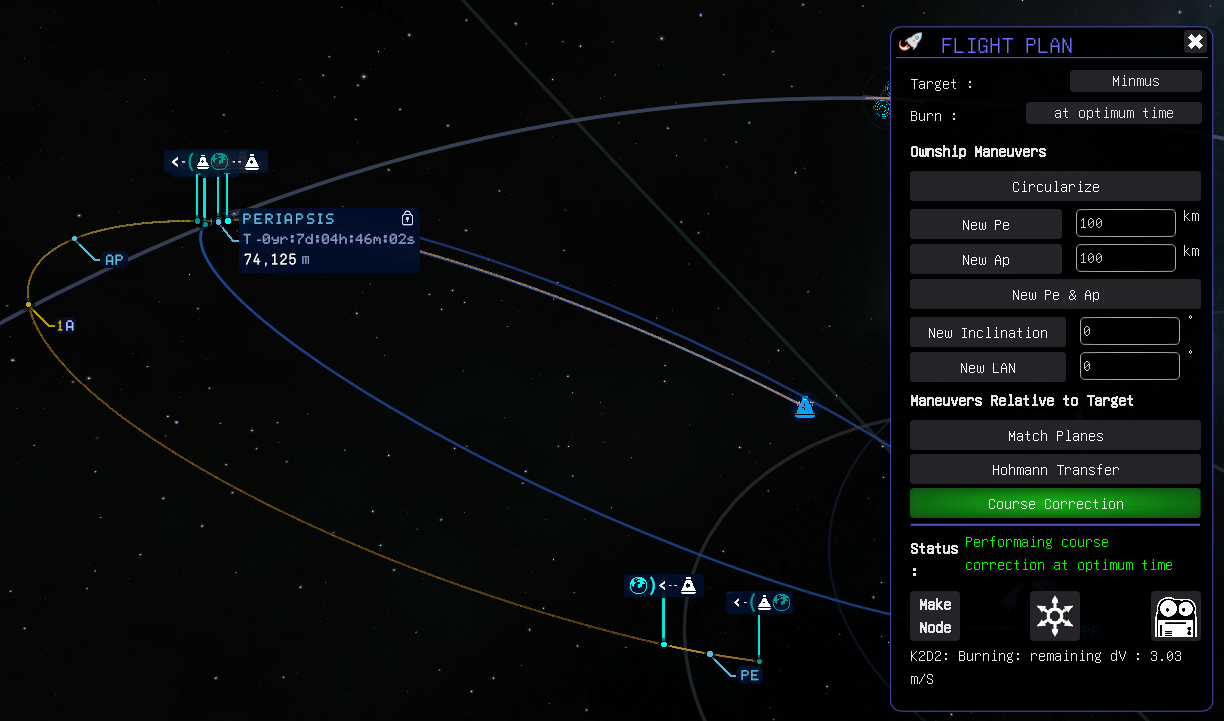
Task: Focus the New Pe kilometers input field
Action: 1125,223
